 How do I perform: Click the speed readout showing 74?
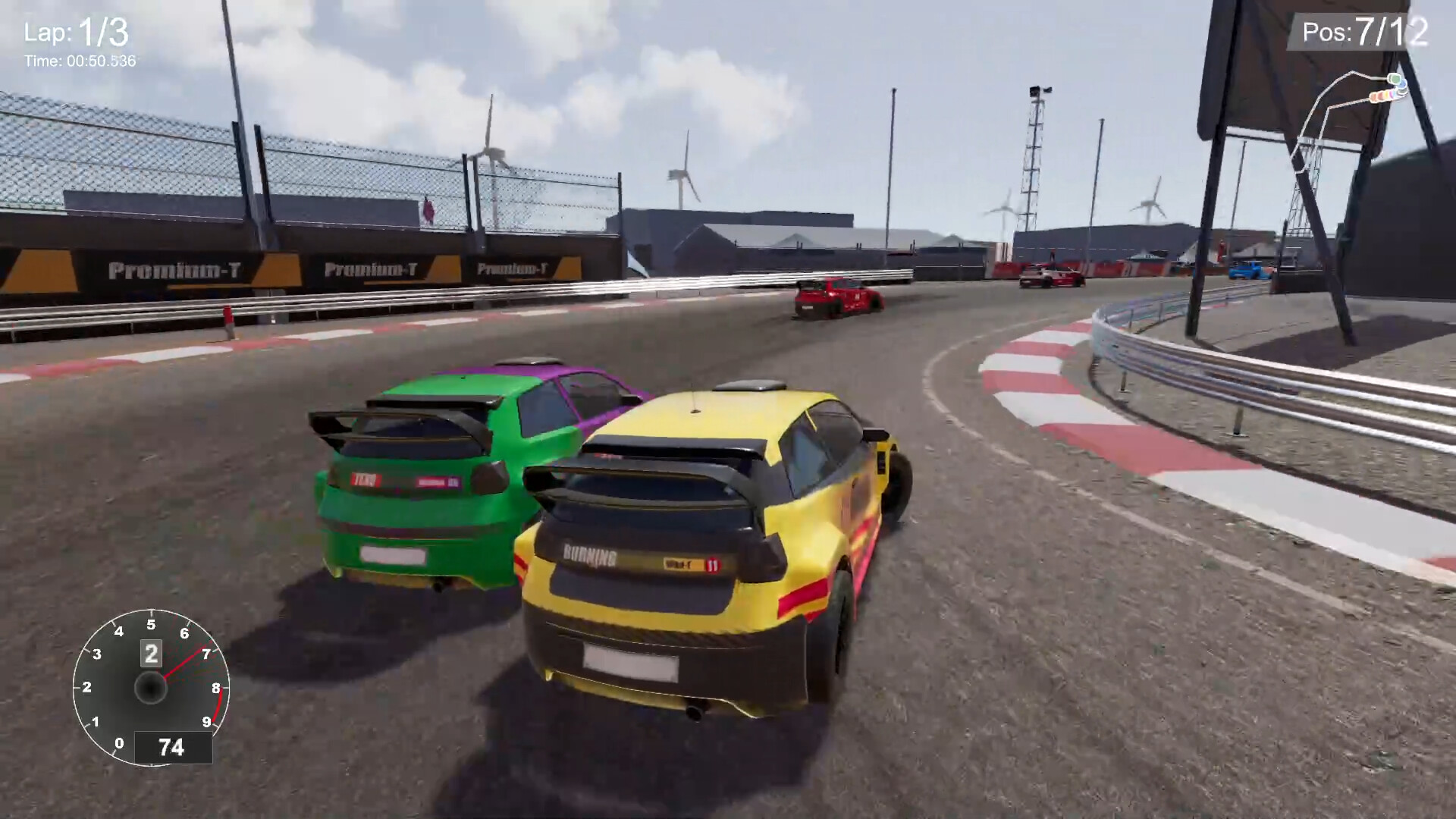pos(171,747)
